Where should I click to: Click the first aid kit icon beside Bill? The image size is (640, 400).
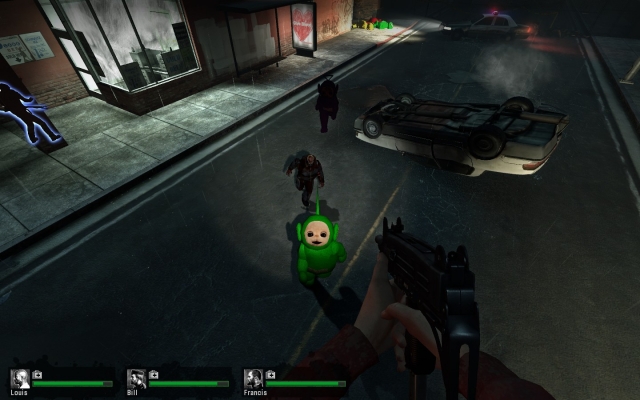pyautogui.click(x=155, y=375)
